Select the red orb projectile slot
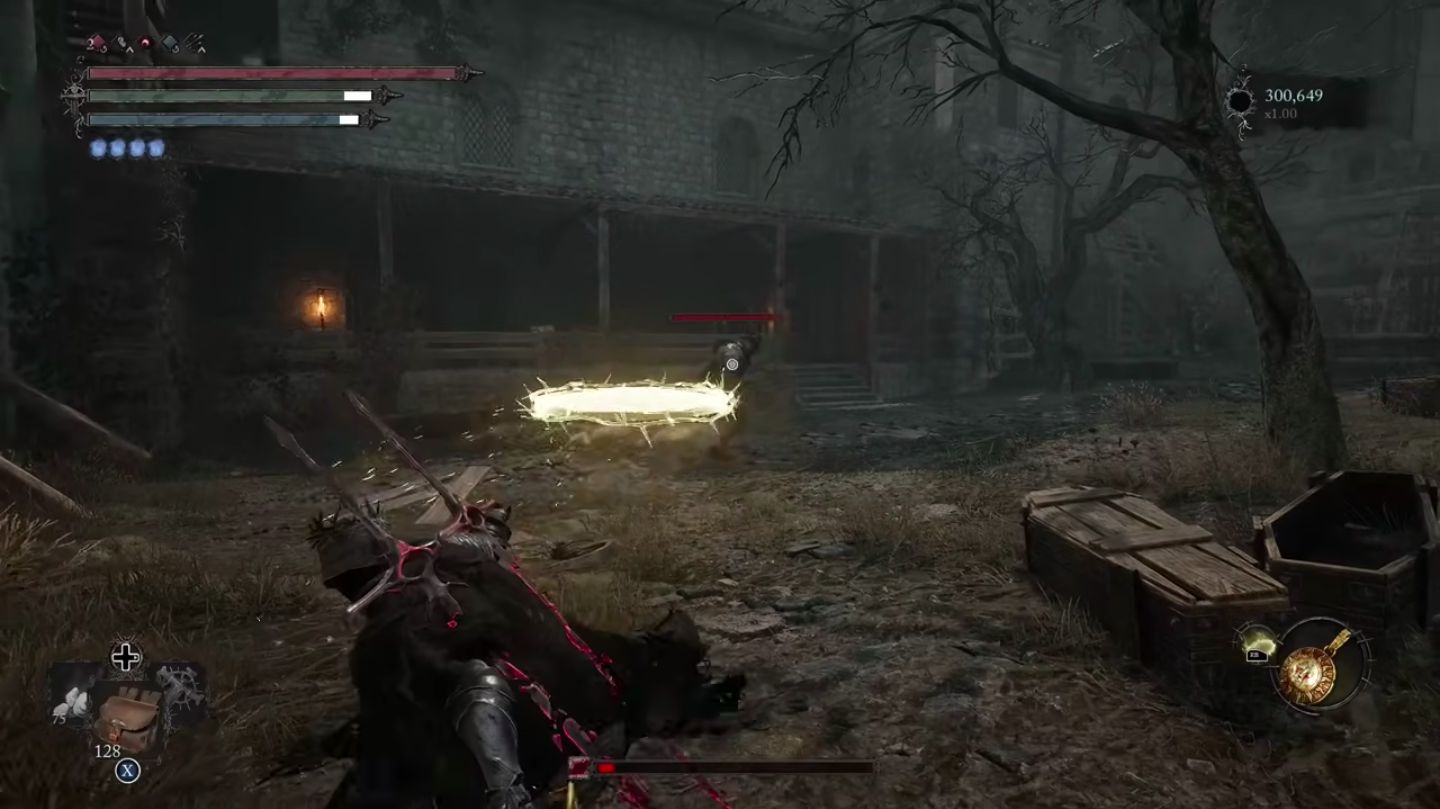 point(145,44)
